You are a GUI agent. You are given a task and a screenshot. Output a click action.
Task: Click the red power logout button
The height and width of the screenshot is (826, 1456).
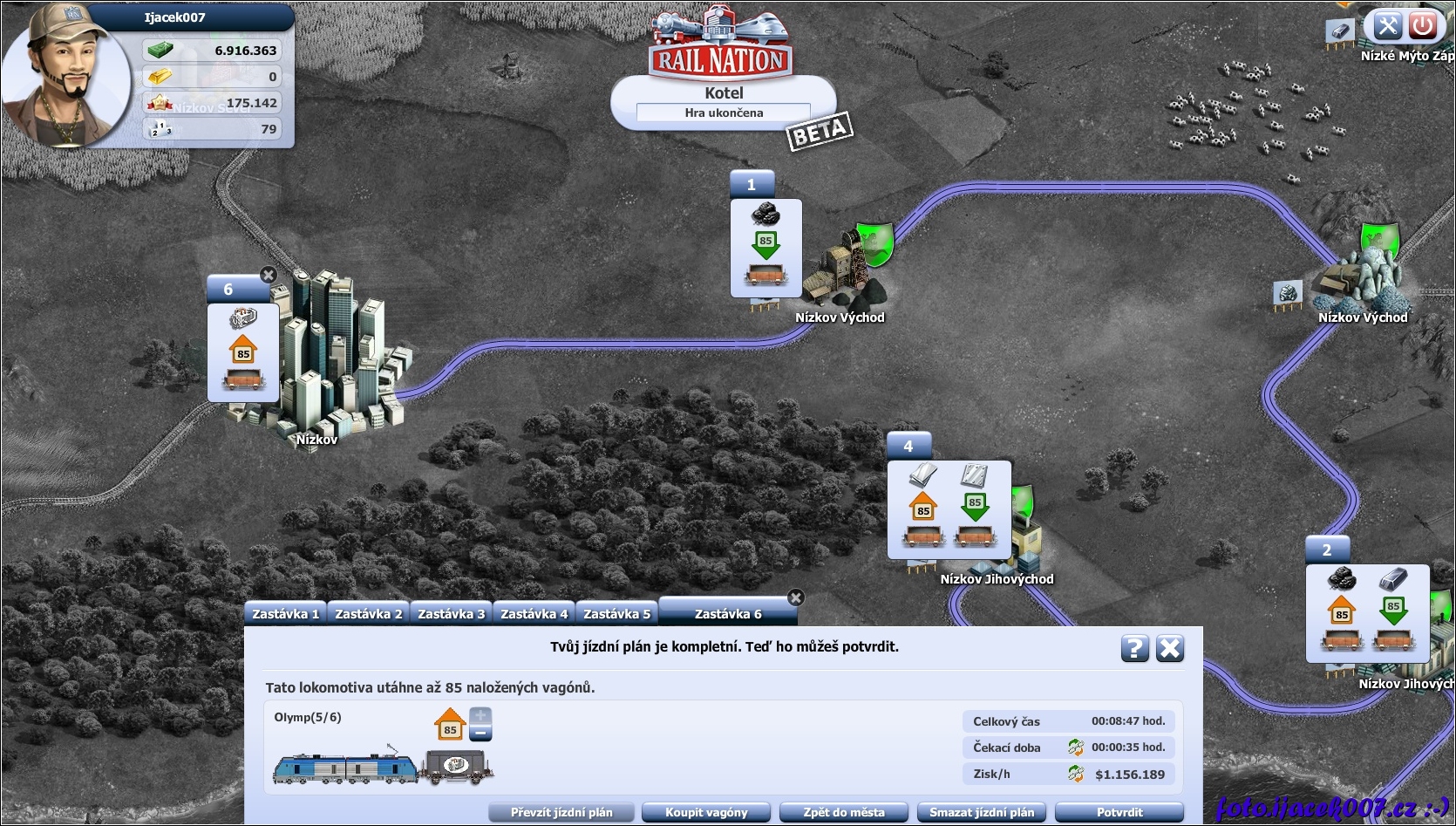point(1423,25)
